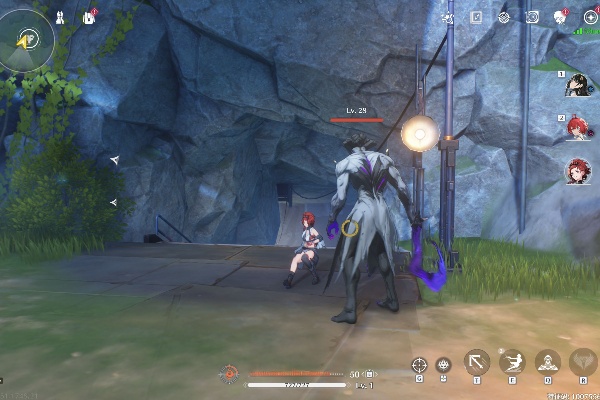
Task: Open the round target icon in top bar
Action: point(504,17)
